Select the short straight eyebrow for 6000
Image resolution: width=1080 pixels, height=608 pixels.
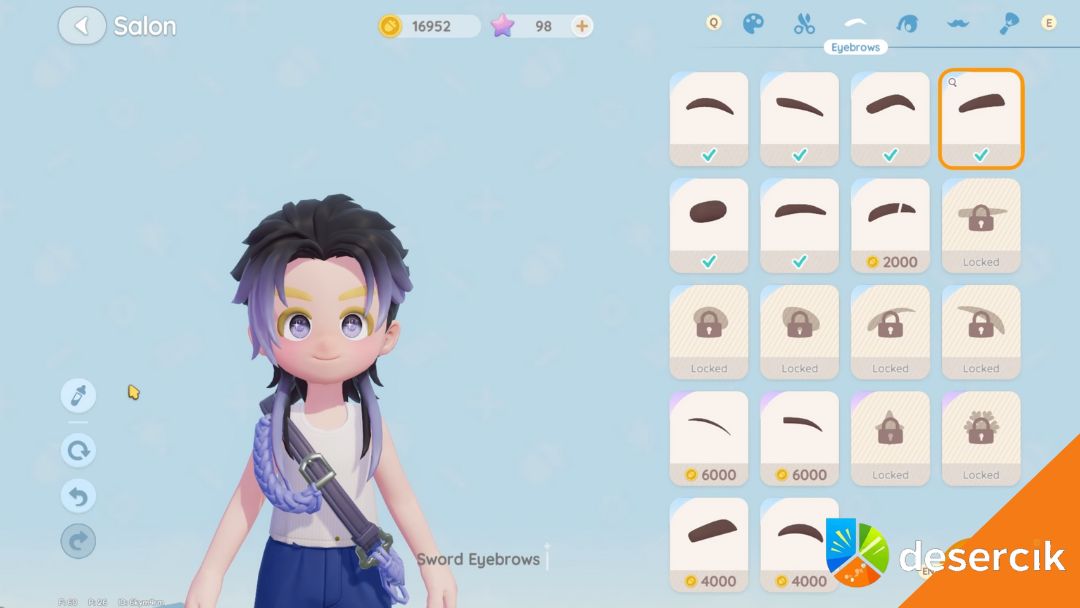[800, 438]
